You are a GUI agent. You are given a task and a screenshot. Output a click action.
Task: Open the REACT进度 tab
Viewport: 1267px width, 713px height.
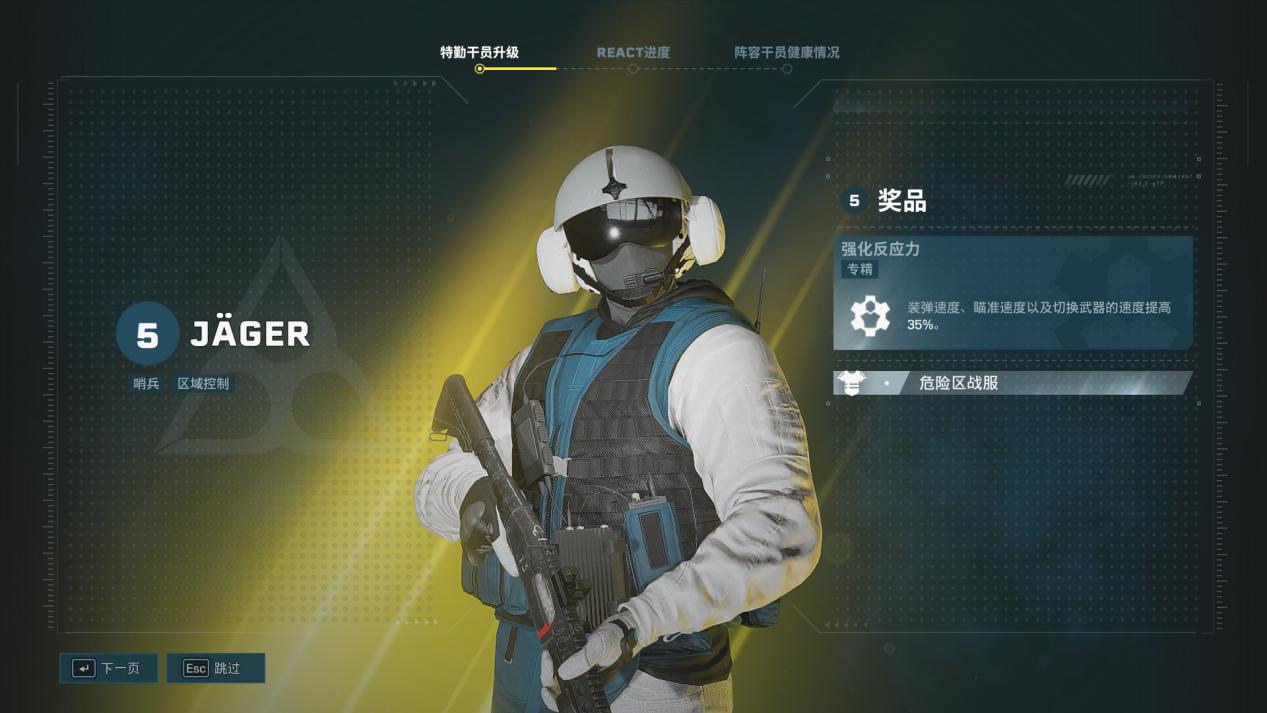[633, 53]
